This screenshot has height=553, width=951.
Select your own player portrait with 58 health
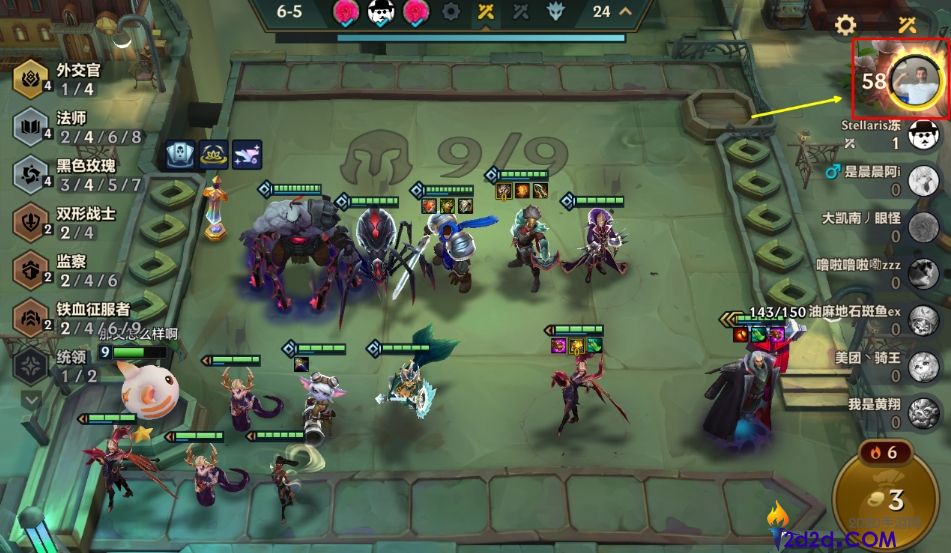(x=915, y=79)
